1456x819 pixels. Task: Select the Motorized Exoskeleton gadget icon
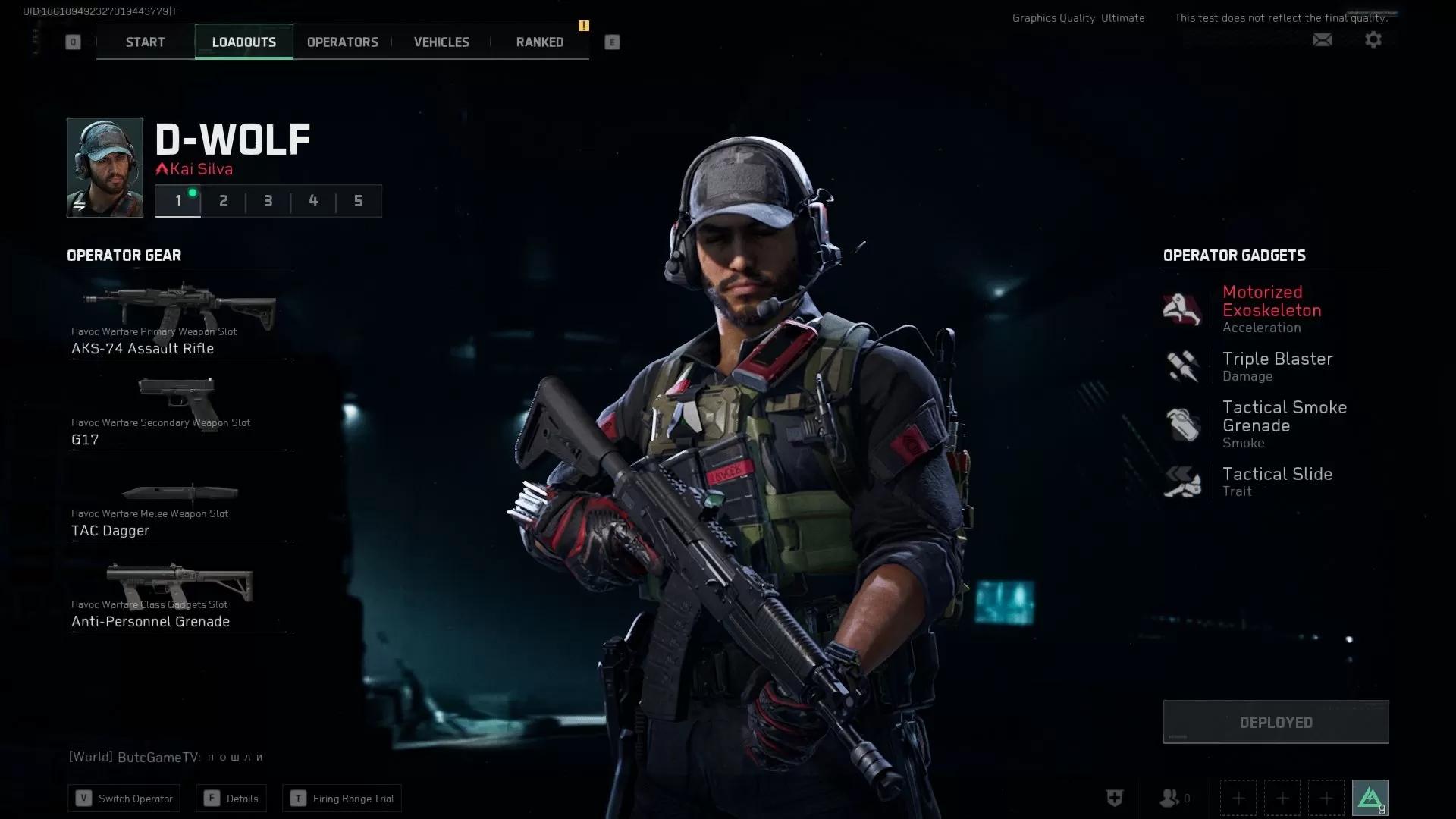[1181, 309]
